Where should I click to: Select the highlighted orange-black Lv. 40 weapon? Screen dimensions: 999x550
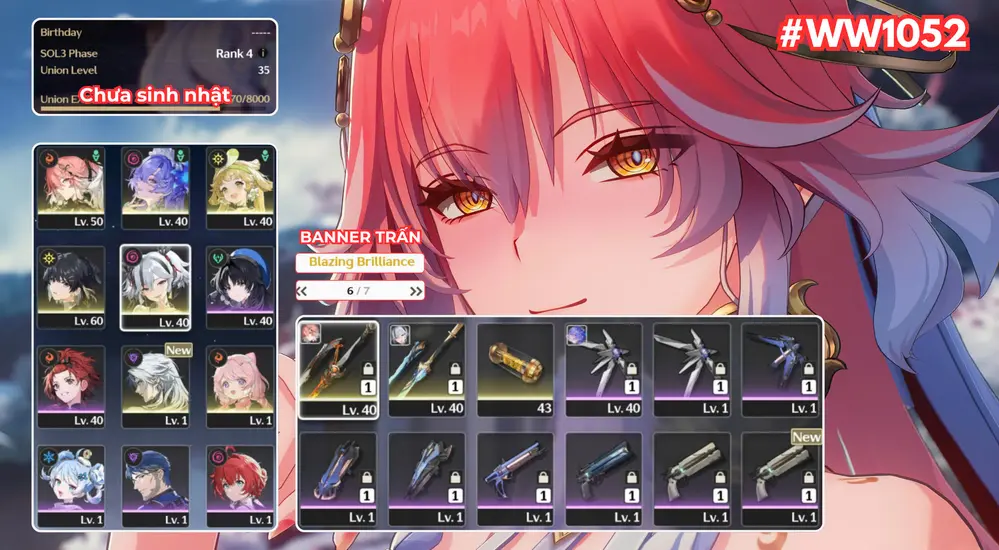pyautogui.click(x=338, y=368)
